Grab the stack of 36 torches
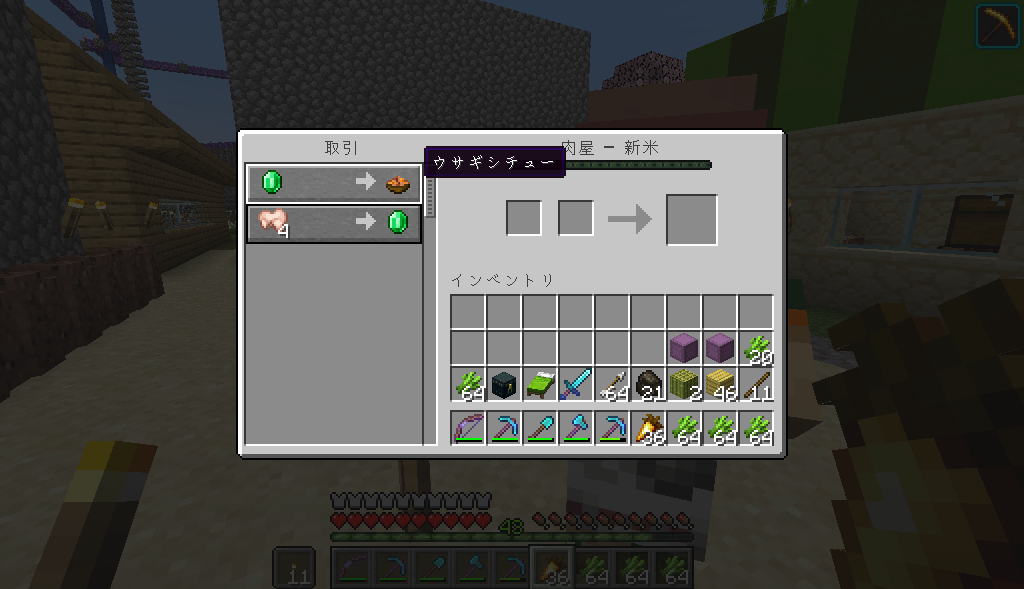This screenshot has width=1024, height=589. click(648, 429)
